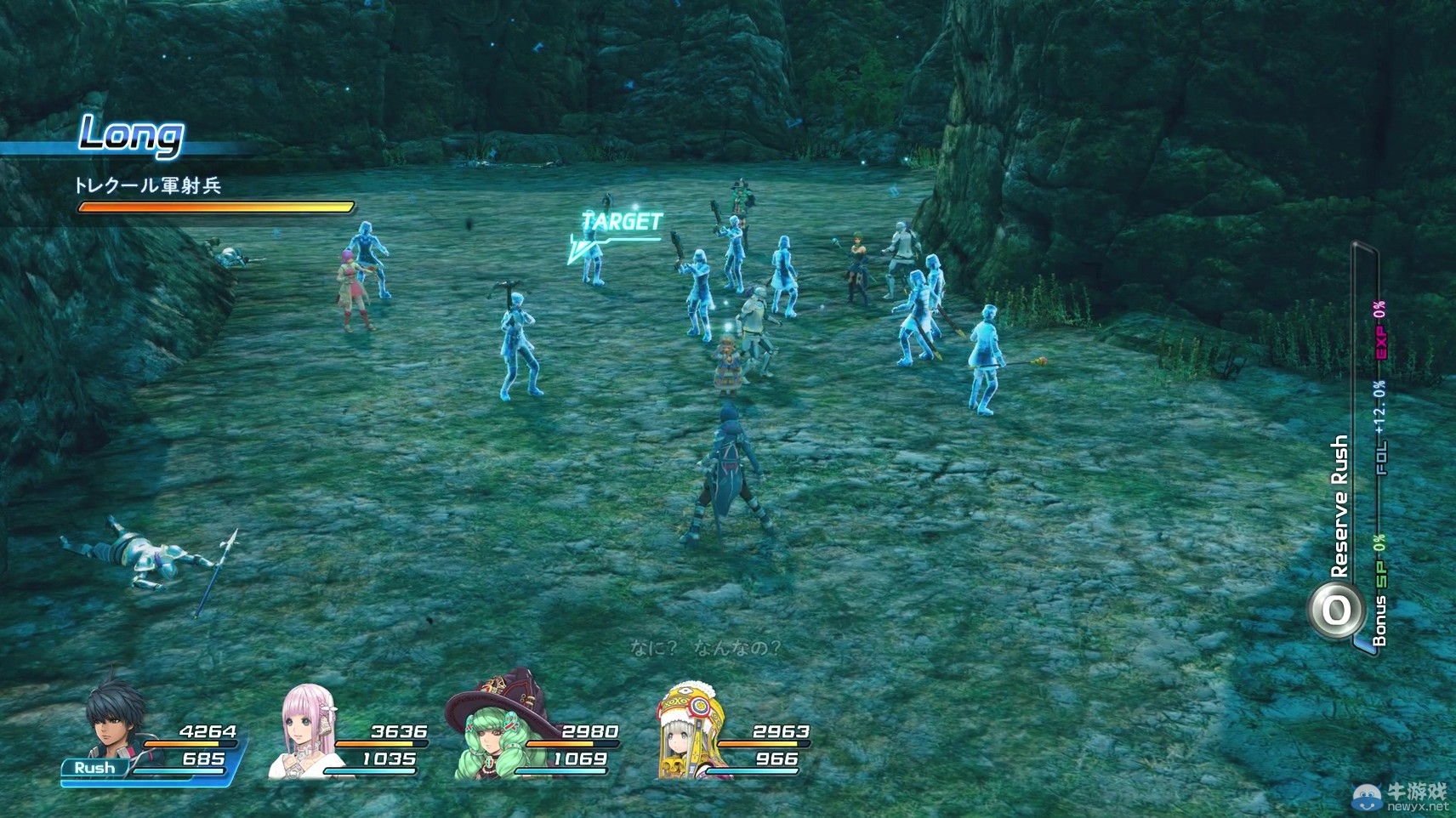Select the yellow-headdress girl's party portrait
The image size is (1456, 818).
[689, 731]
